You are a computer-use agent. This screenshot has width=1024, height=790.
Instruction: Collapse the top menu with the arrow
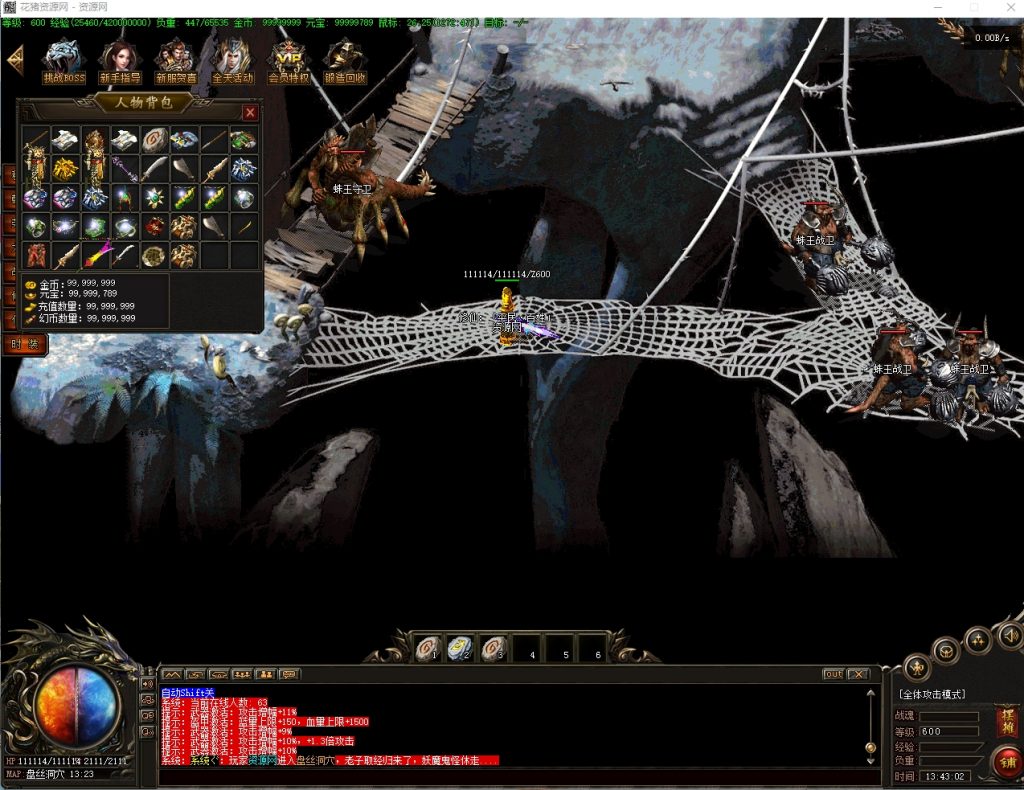click(15, 60)
